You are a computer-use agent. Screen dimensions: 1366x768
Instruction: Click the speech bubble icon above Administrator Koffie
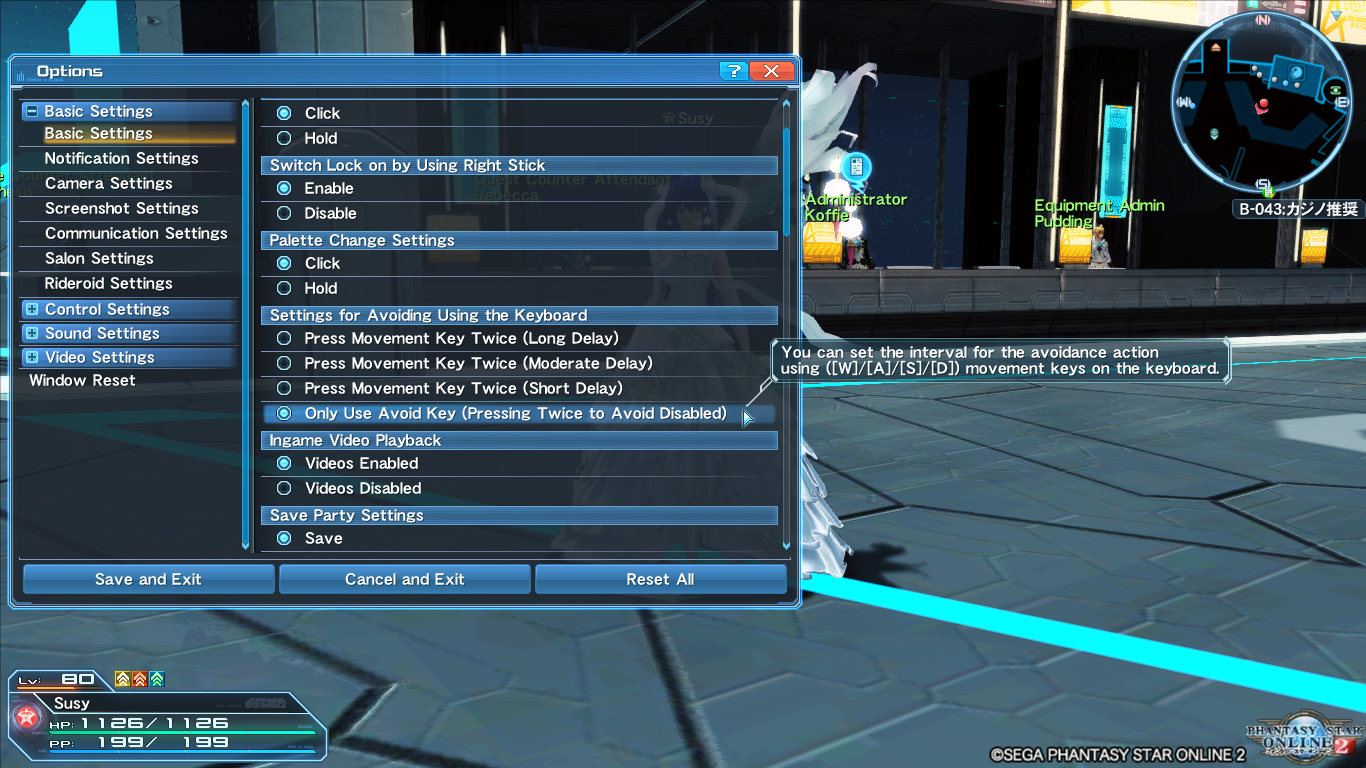[x=855, y=167]
